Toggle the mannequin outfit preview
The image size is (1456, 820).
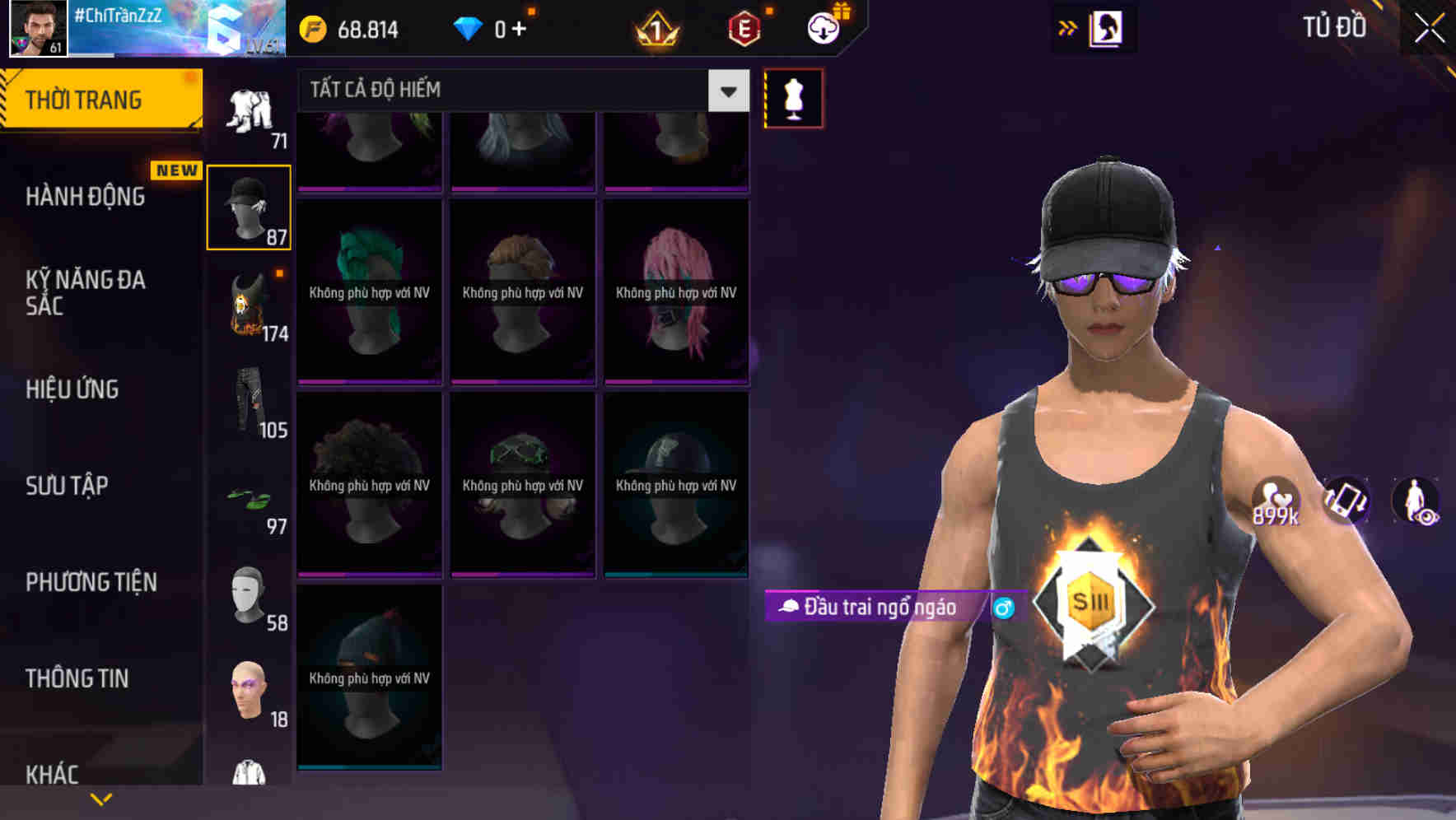click(793, 97)
